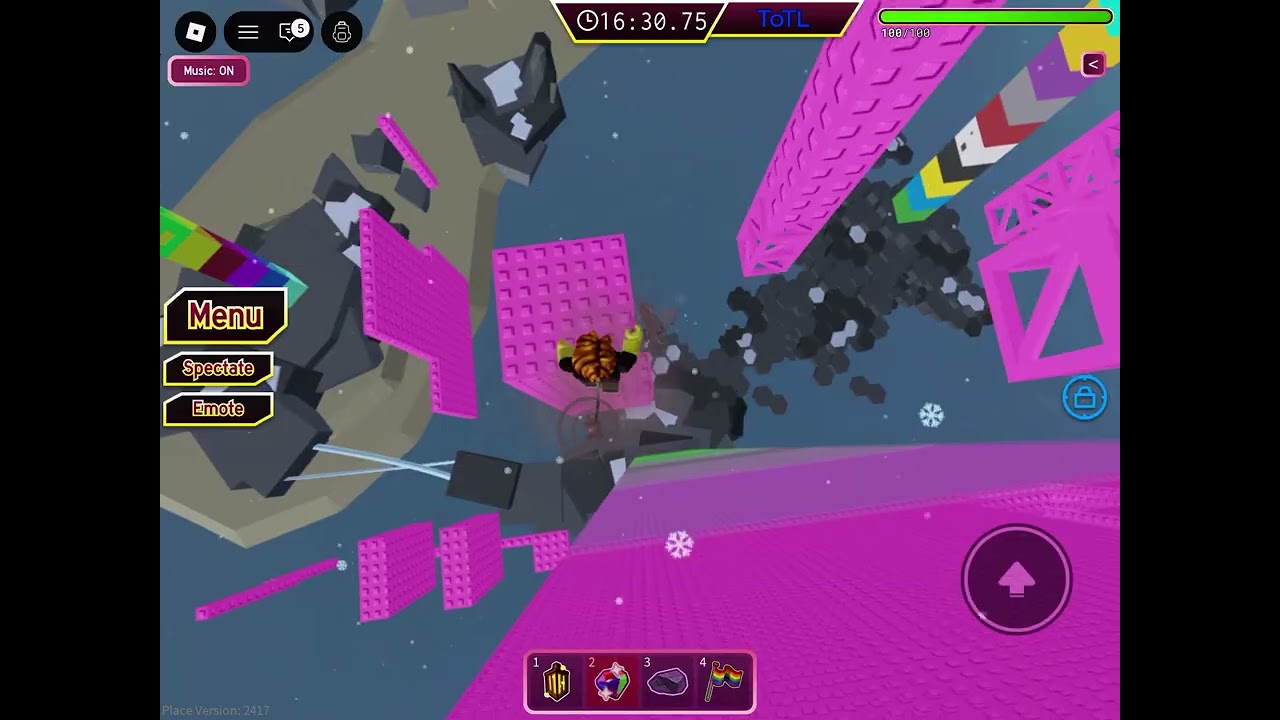This screenshot has width=1280, height=720.
Task: Equip the rainbow flag in slot 4
Action: tap(724, 682)
